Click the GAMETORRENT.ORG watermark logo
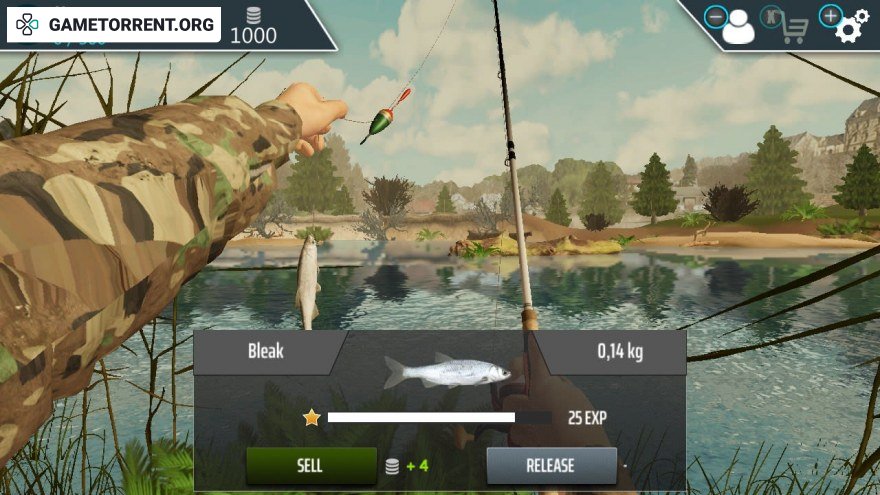This screenshot has width=880, height=495. pyautogui.click(x=115, y=25)
